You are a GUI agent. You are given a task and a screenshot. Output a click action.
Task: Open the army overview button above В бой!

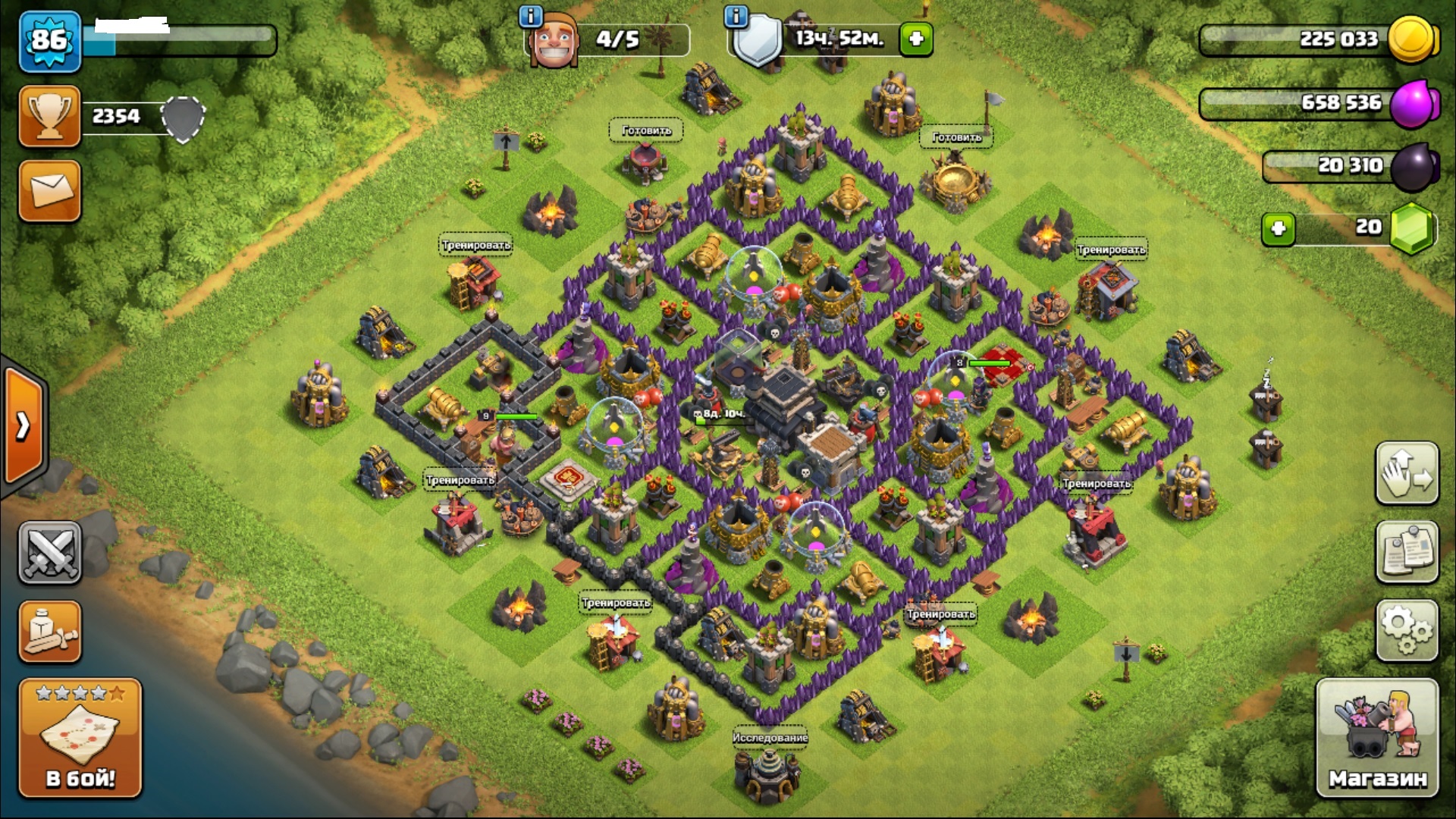click(x=49, y=632)
